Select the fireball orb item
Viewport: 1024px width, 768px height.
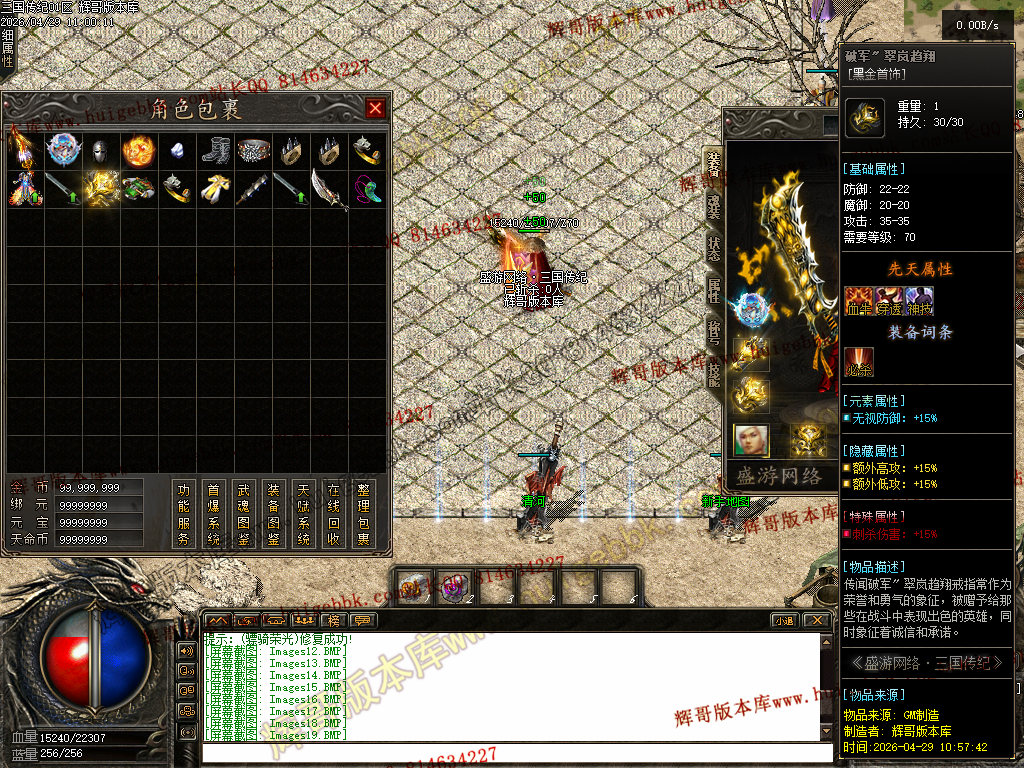138,152
